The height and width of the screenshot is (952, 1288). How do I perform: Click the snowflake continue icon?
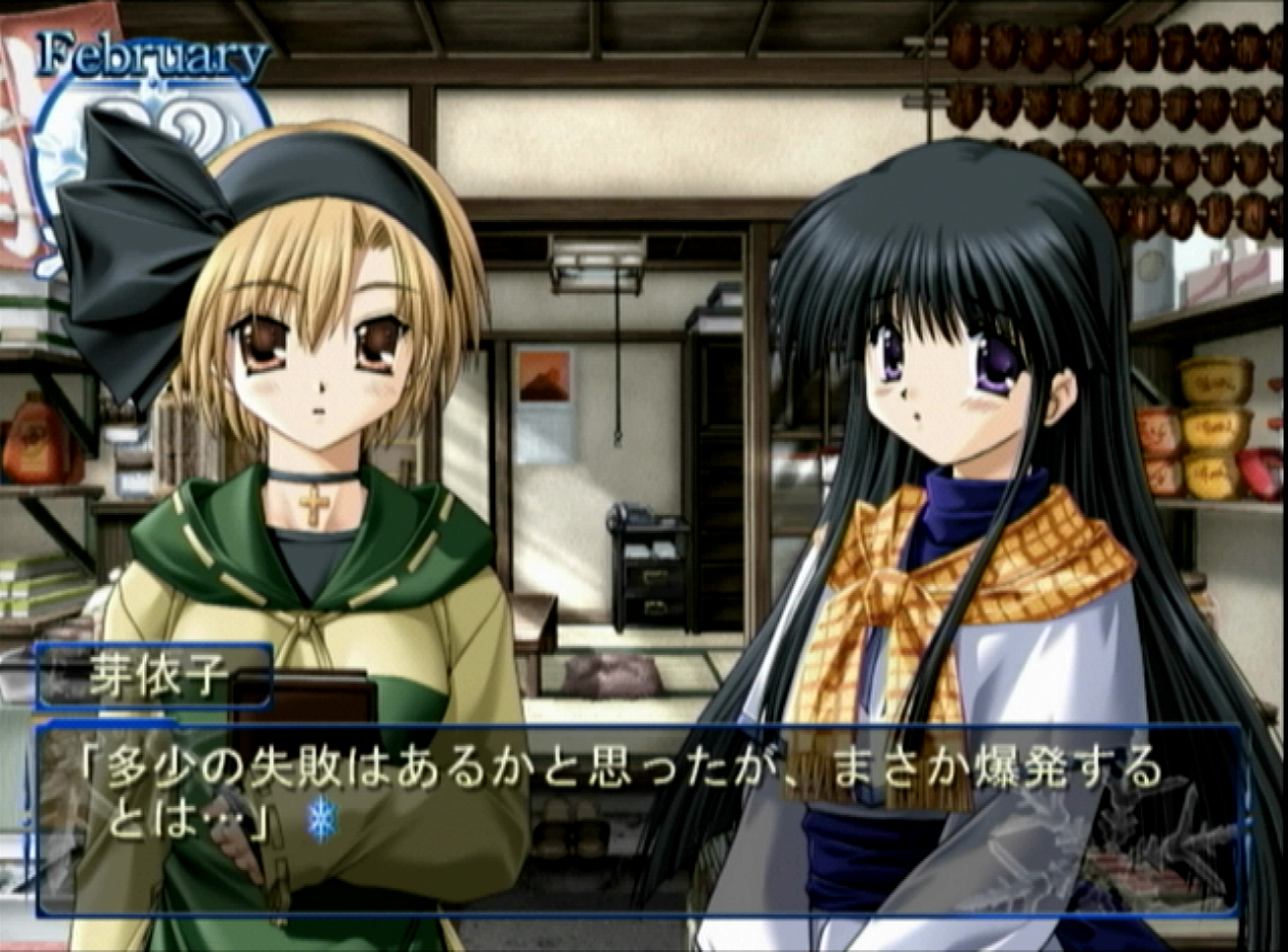click(x=322, y=821)
